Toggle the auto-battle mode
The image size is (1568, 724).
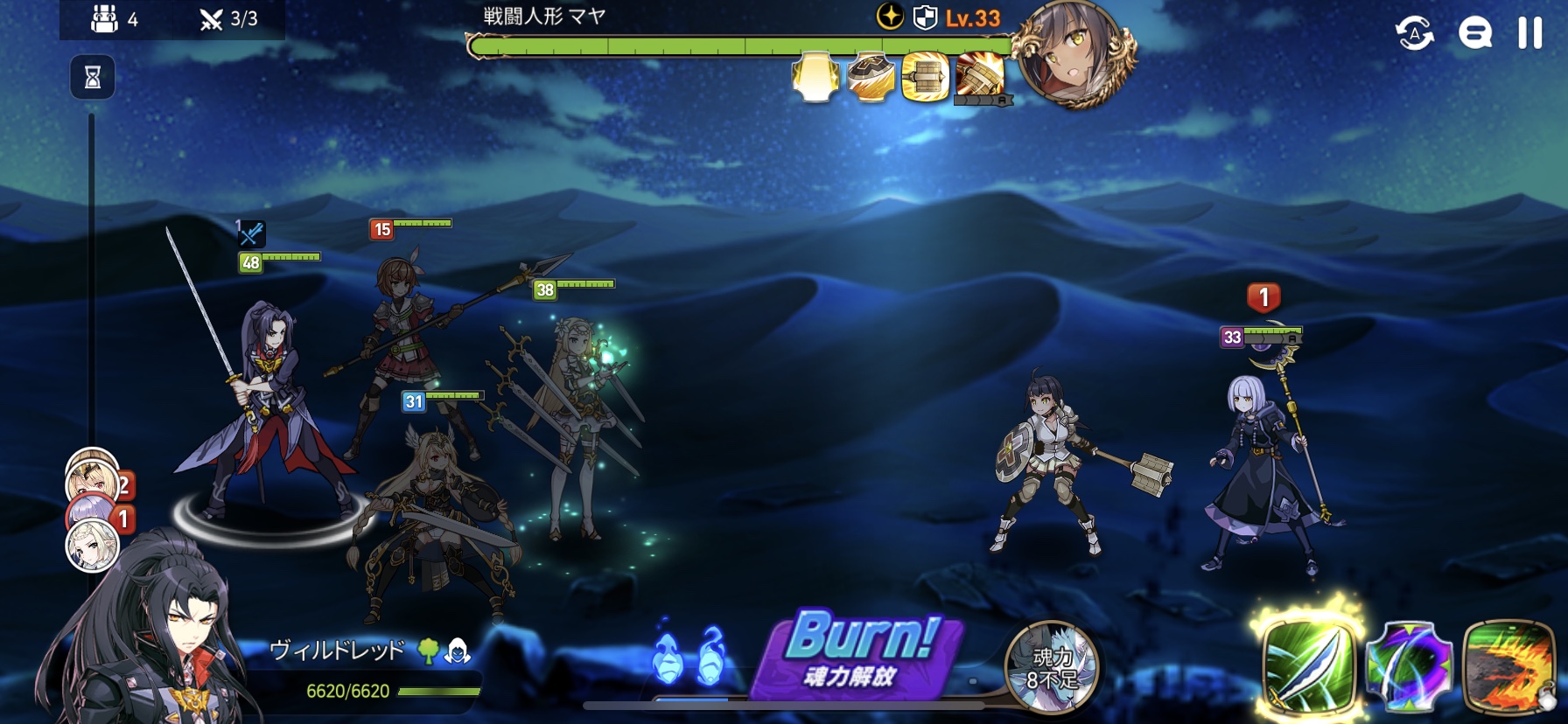[x=1414, y=33]
